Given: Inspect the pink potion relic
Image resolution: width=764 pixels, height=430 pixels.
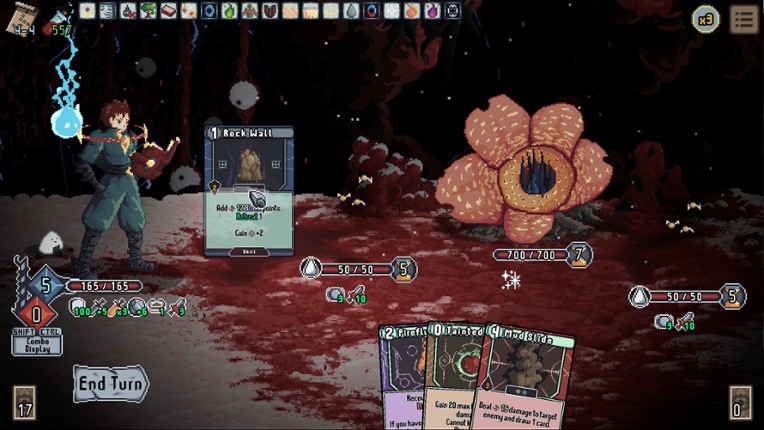Looking at the screenshot, I should pos(432,11).
